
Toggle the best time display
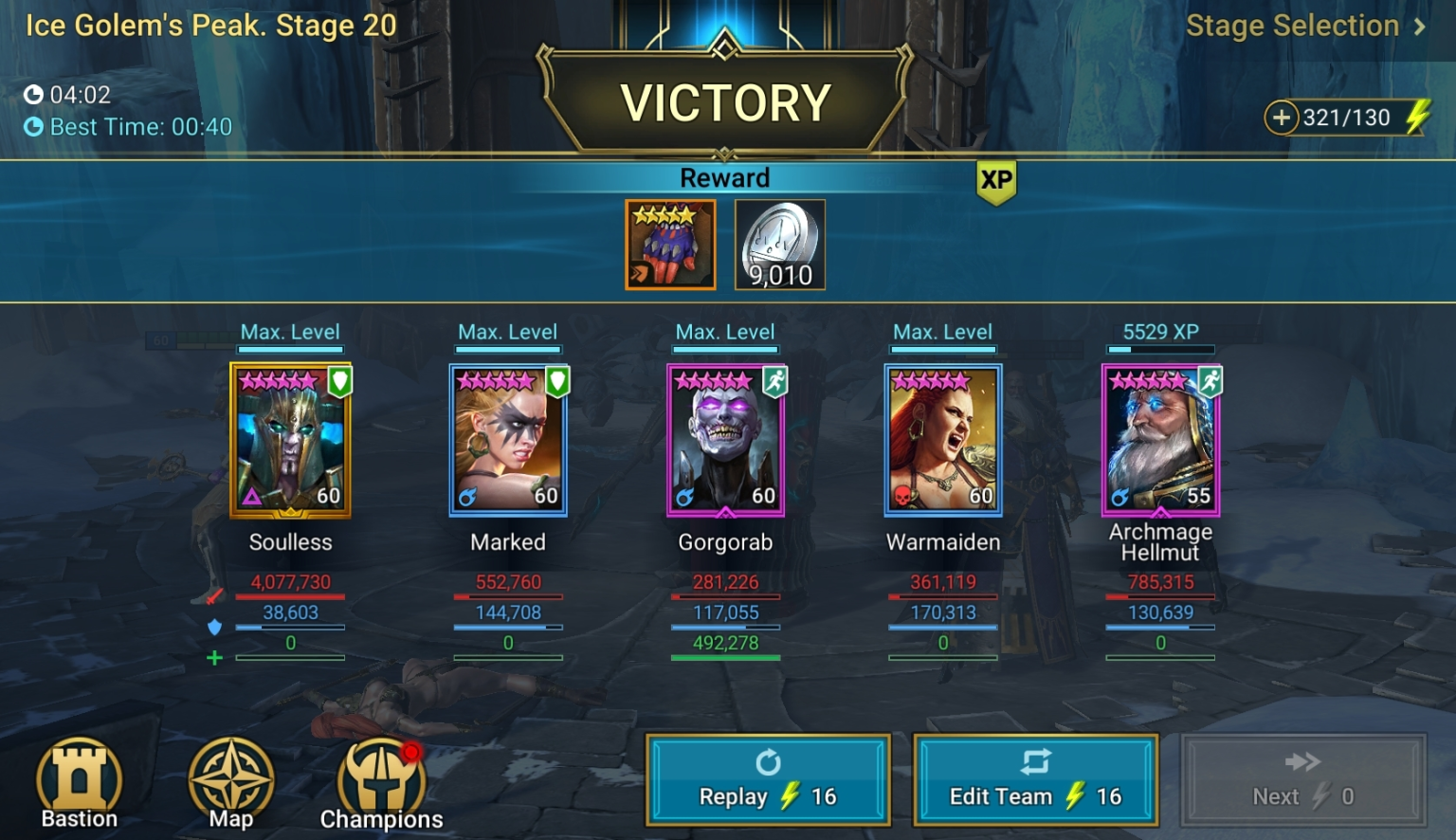click(x=130, y=126)
